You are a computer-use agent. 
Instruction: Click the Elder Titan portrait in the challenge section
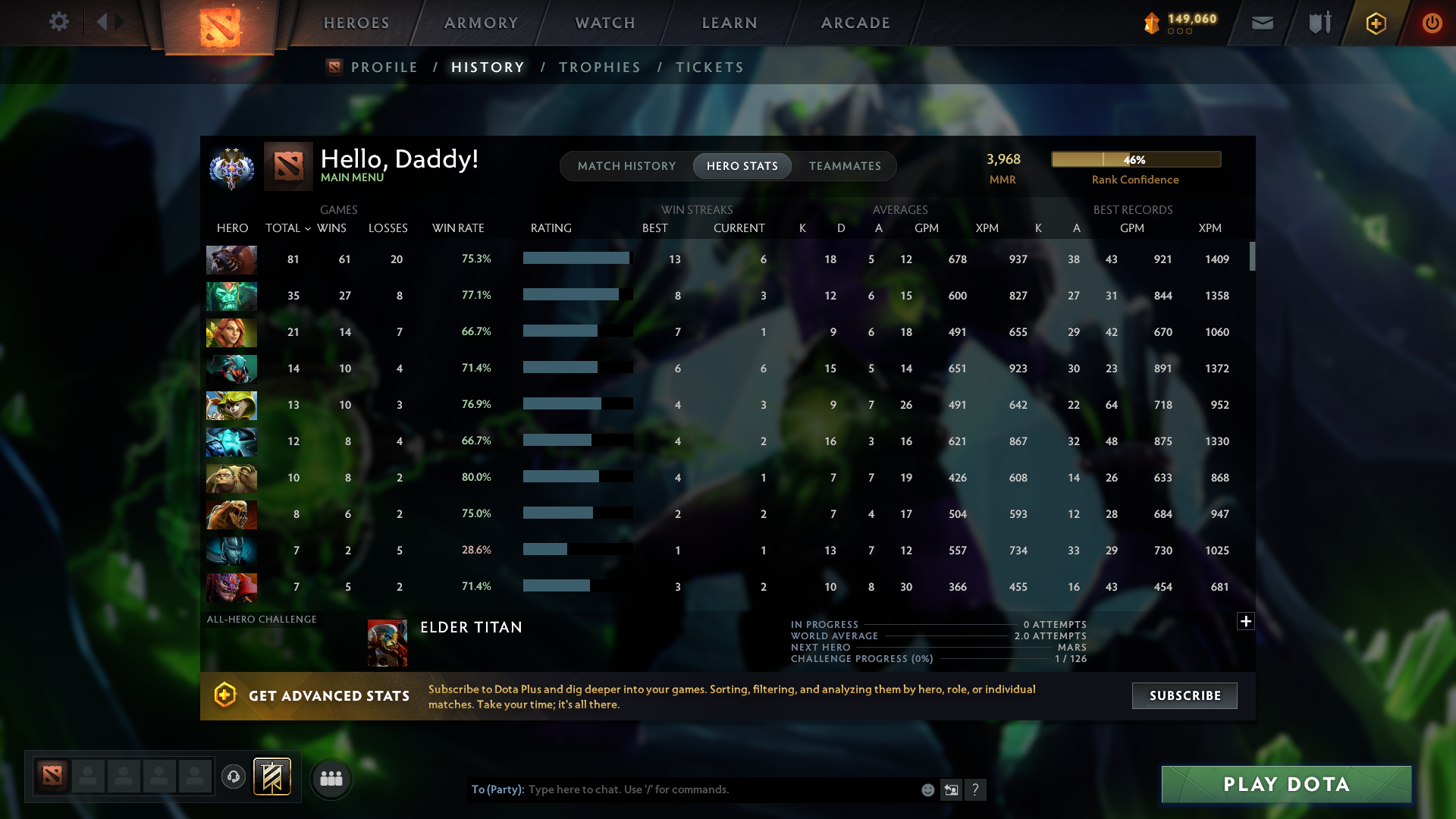(x=388, y=642)
